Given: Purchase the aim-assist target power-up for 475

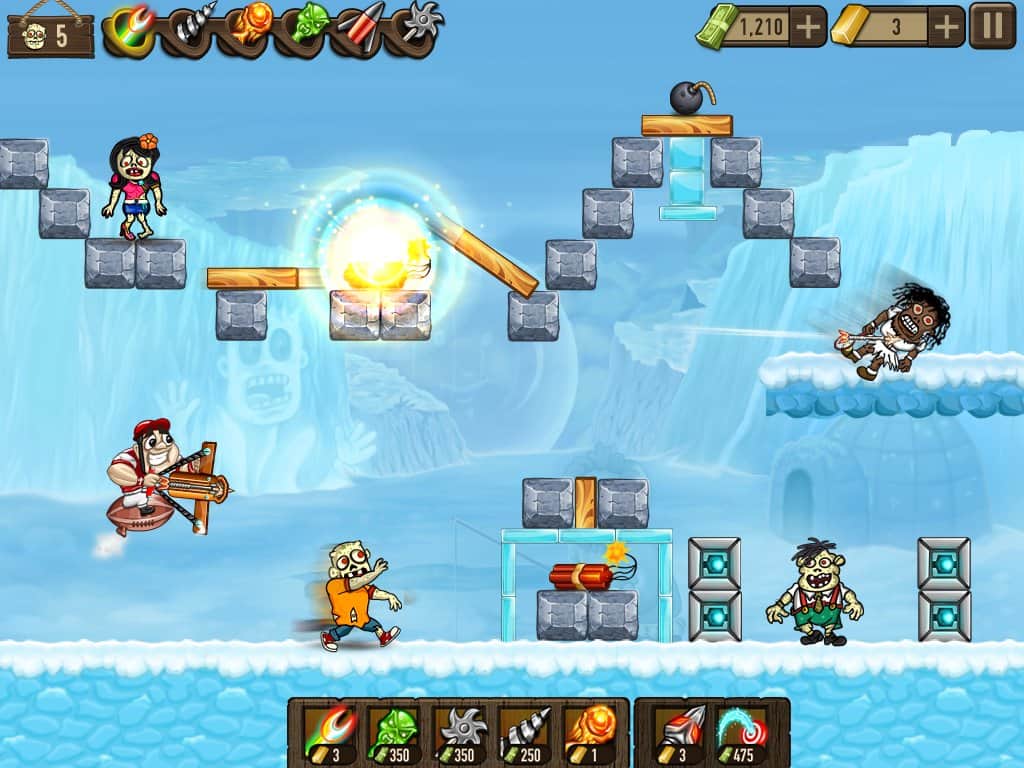Looking at the screenshot, I should [x=741, y=734].
